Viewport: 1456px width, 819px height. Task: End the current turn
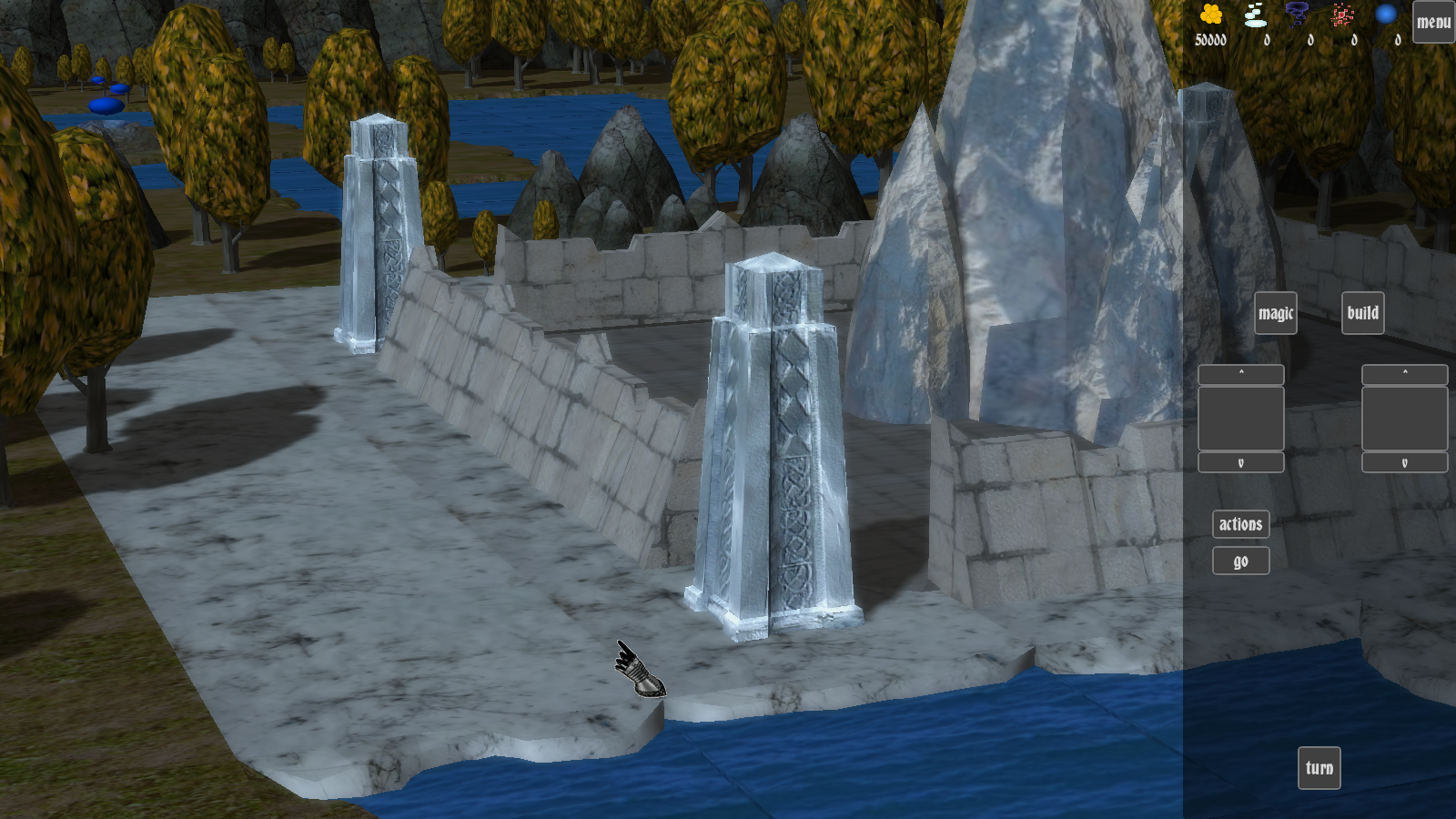tap(1319, 768)
